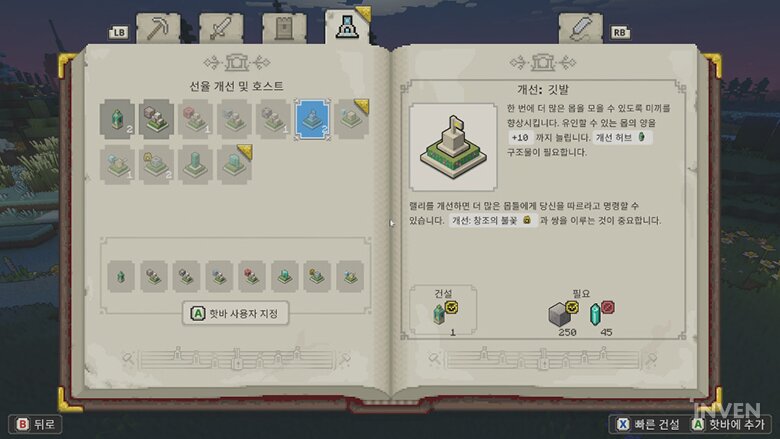Switch to the tower tab

pos(284,28)
